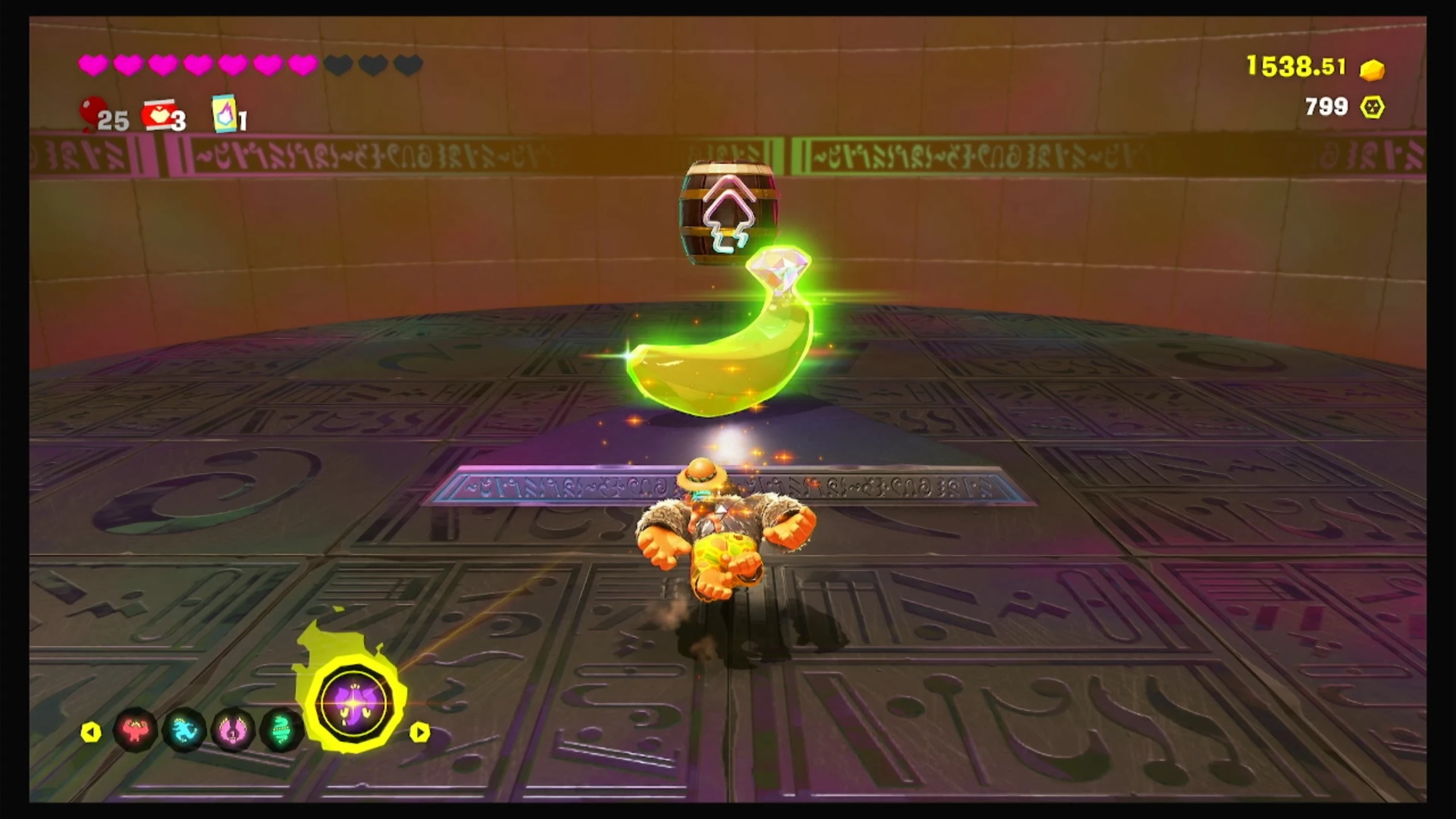1456x819 pixels.
Task: Select the yellow flame juice can item
Action: click(225, 114)
